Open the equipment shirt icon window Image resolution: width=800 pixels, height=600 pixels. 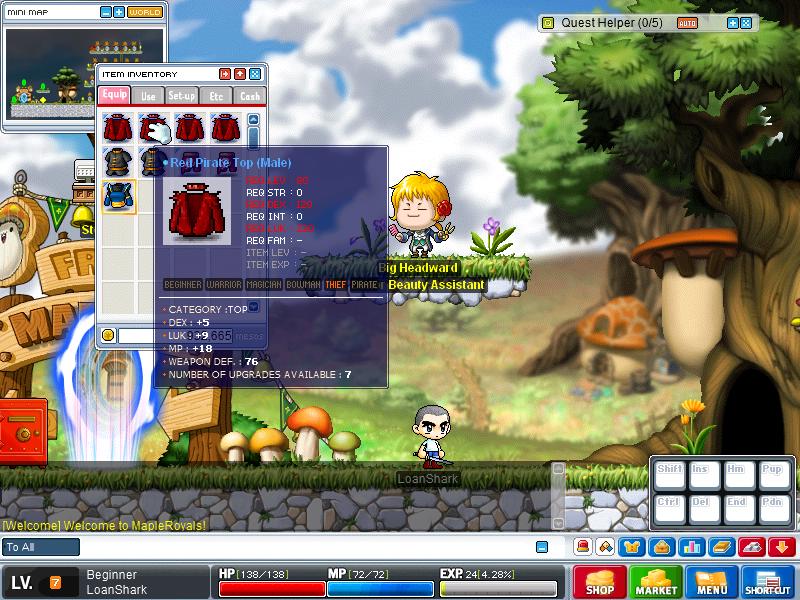633,547
